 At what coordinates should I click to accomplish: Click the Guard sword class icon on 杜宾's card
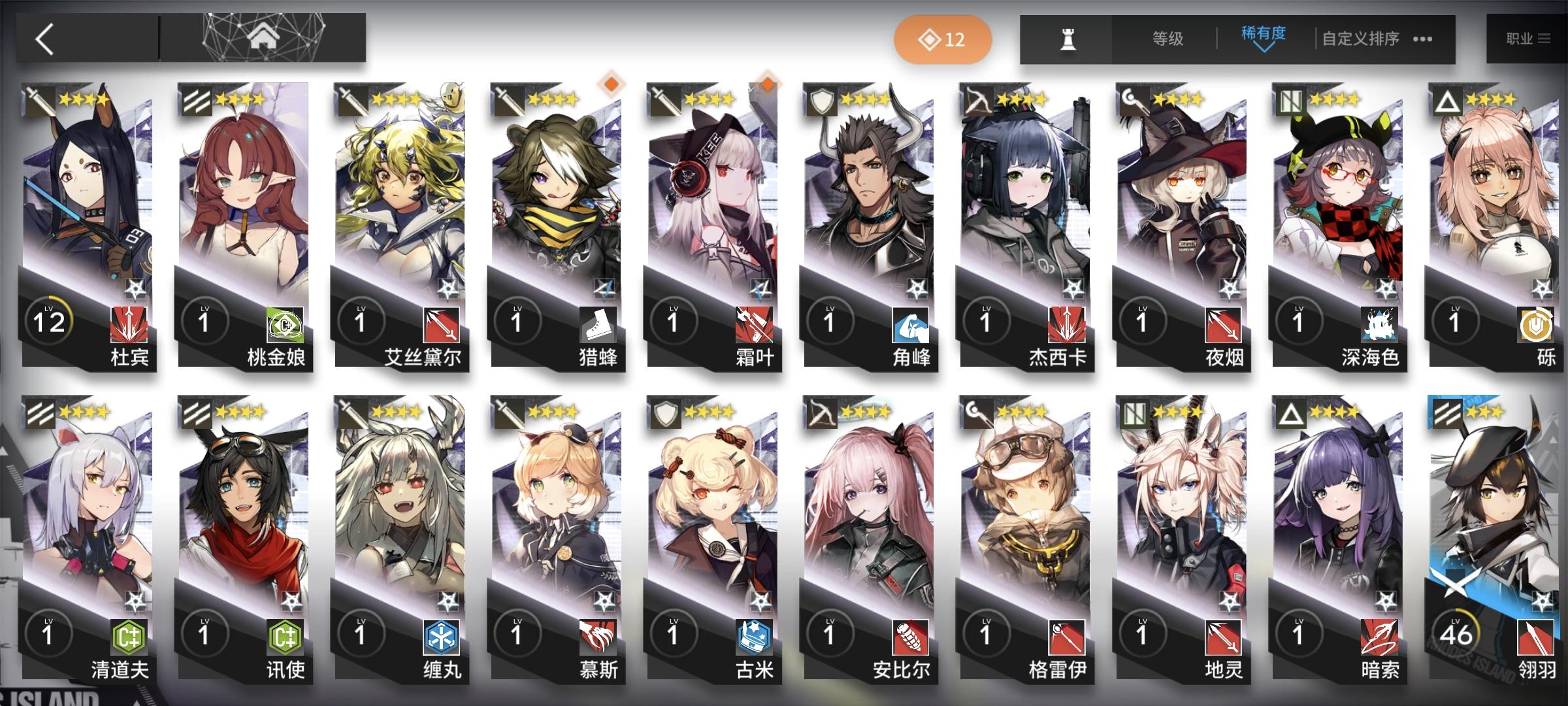click(37, 101)
